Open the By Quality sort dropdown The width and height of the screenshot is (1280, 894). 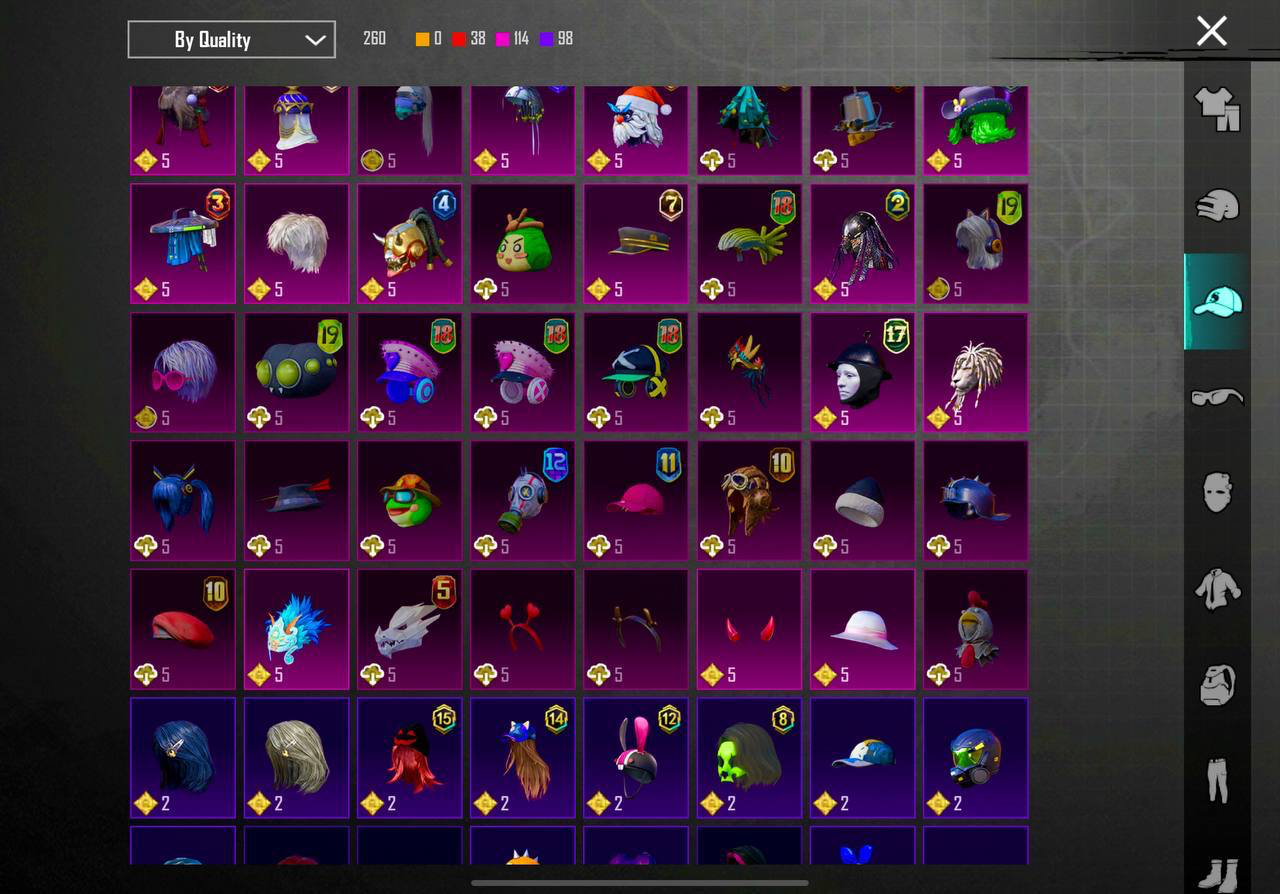pos(231,40)
